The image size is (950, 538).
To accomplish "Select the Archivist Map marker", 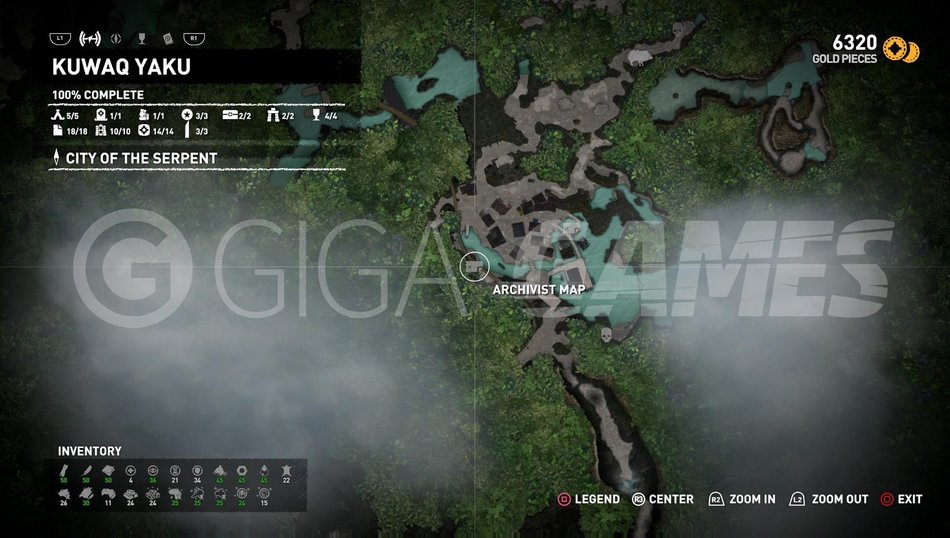I will [x=472, y=267].
